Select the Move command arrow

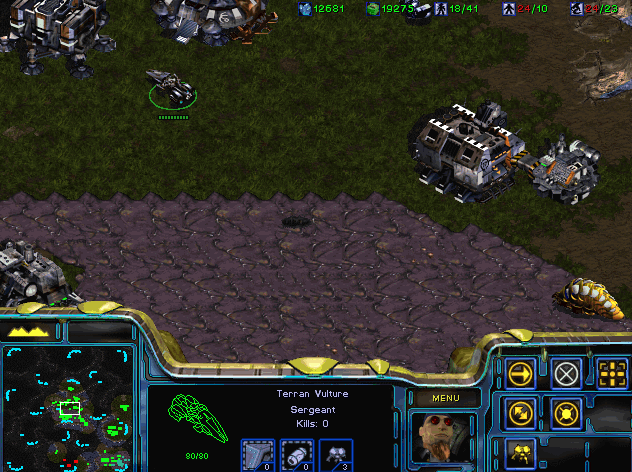(521, 374)
